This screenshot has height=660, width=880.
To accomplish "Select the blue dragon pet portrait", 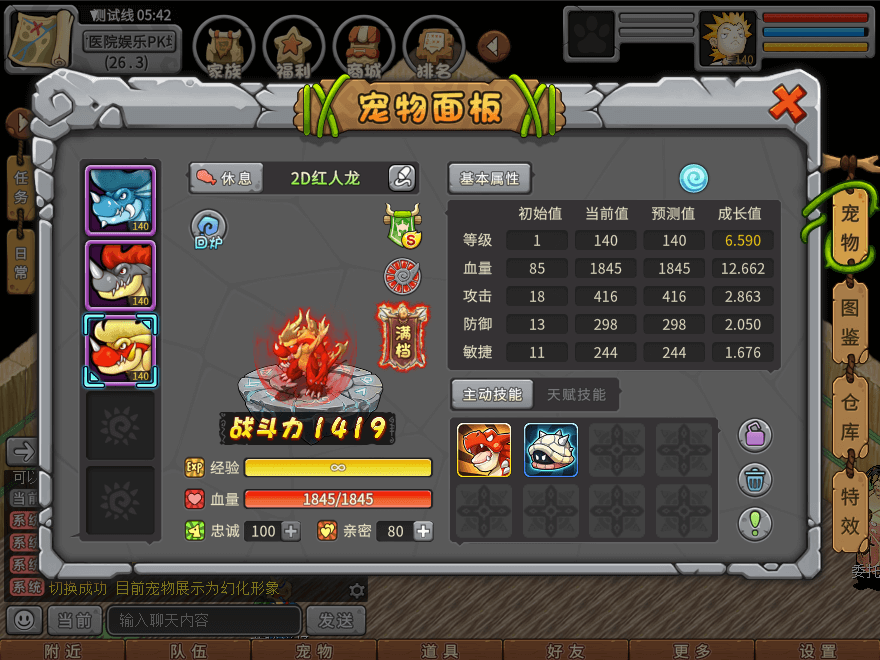I will tap(121, 200).
